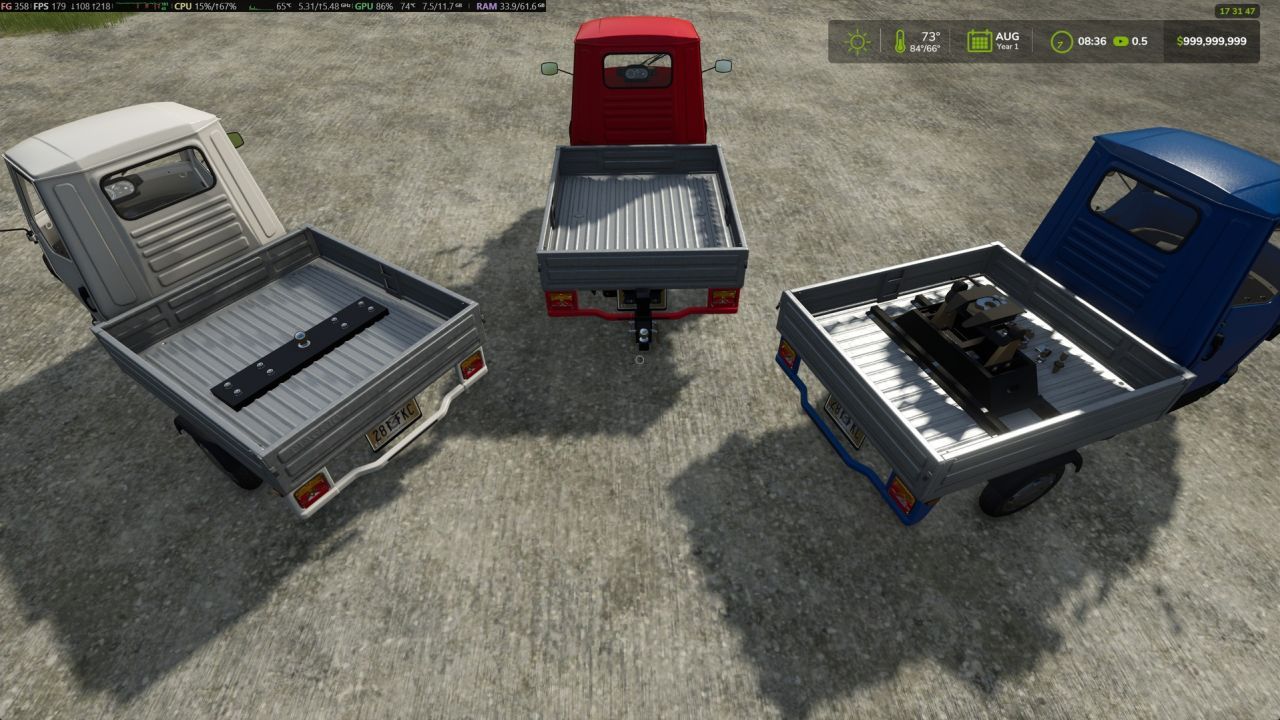1280x720 pixels.
Task: Expand the 08:36 time display
Action: (x=1091, y=41)
